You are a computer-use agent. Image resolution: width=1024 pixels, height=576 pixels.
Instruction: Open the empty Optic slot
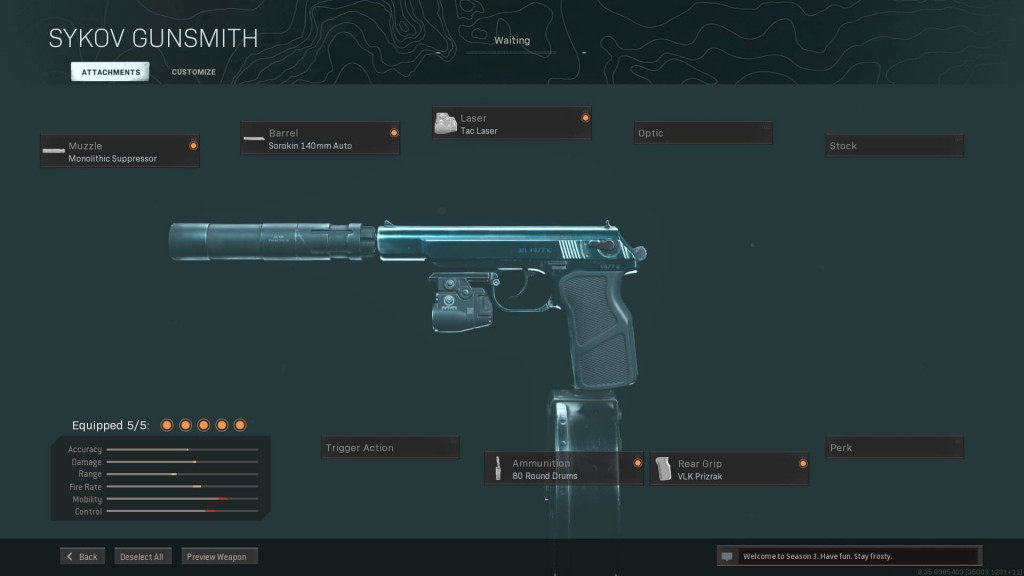coord(703,133)
